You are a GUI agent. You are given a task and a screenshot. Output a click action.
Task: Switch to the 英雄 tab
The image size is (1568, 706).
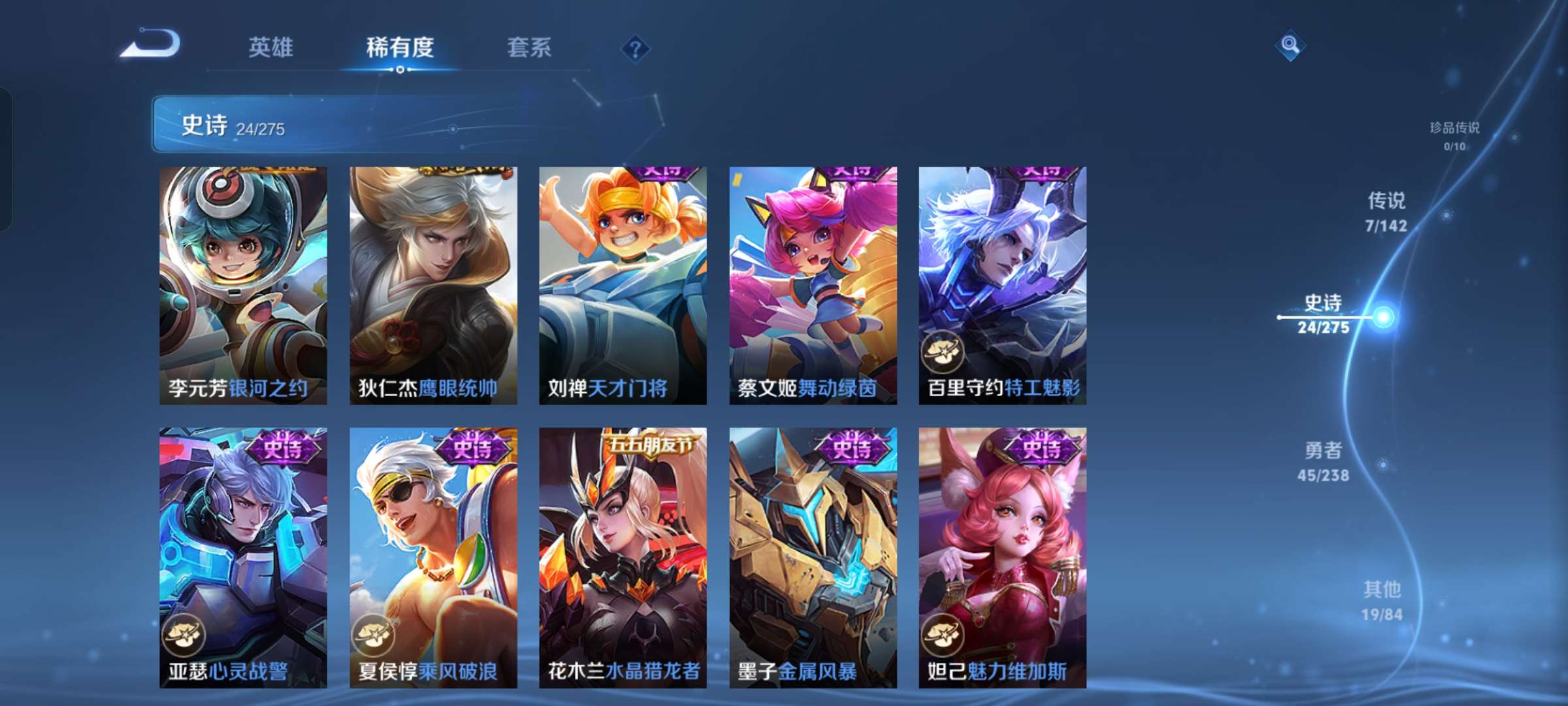[270, 47]
